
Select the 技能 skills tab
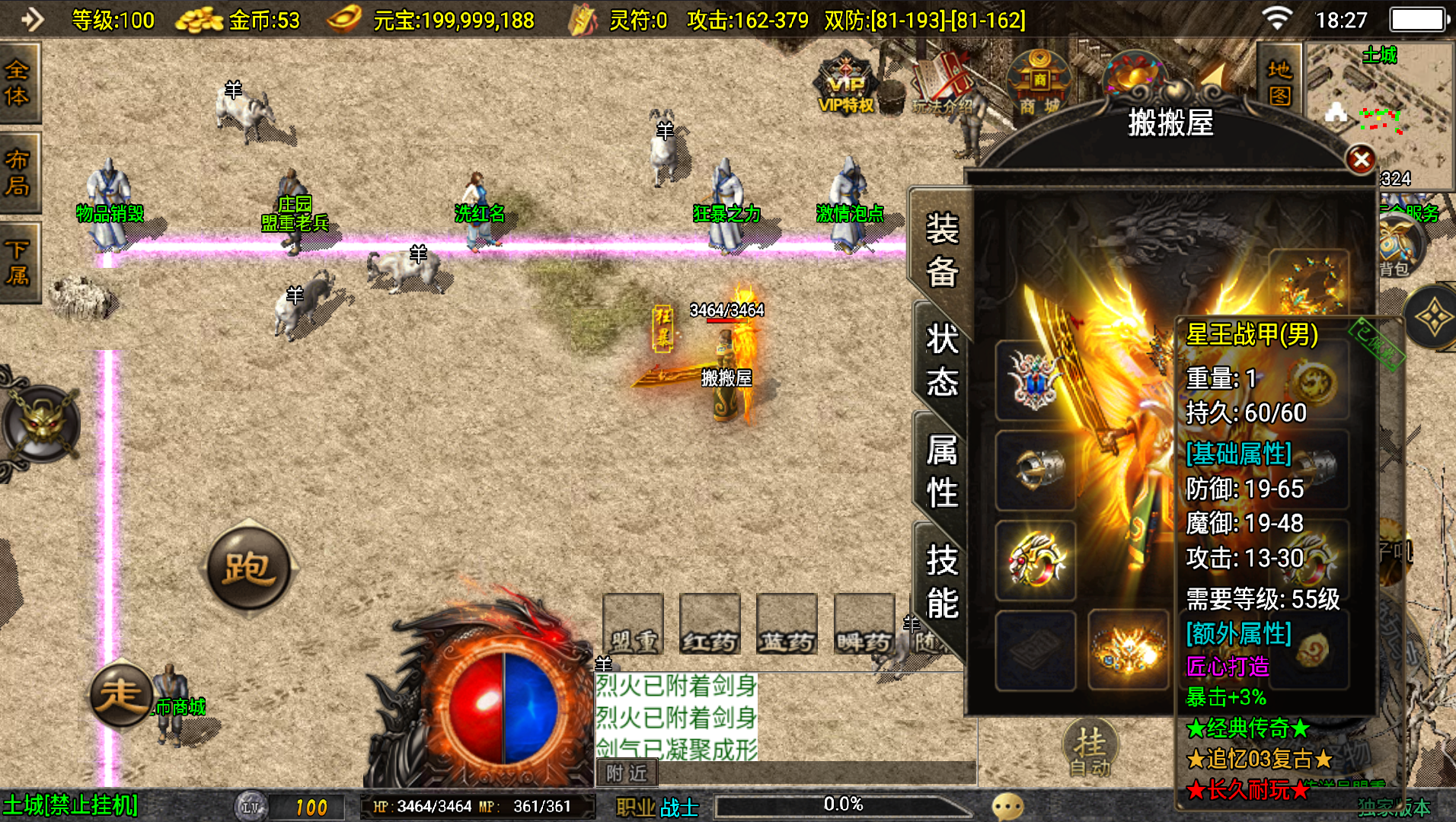click(942, 581)
